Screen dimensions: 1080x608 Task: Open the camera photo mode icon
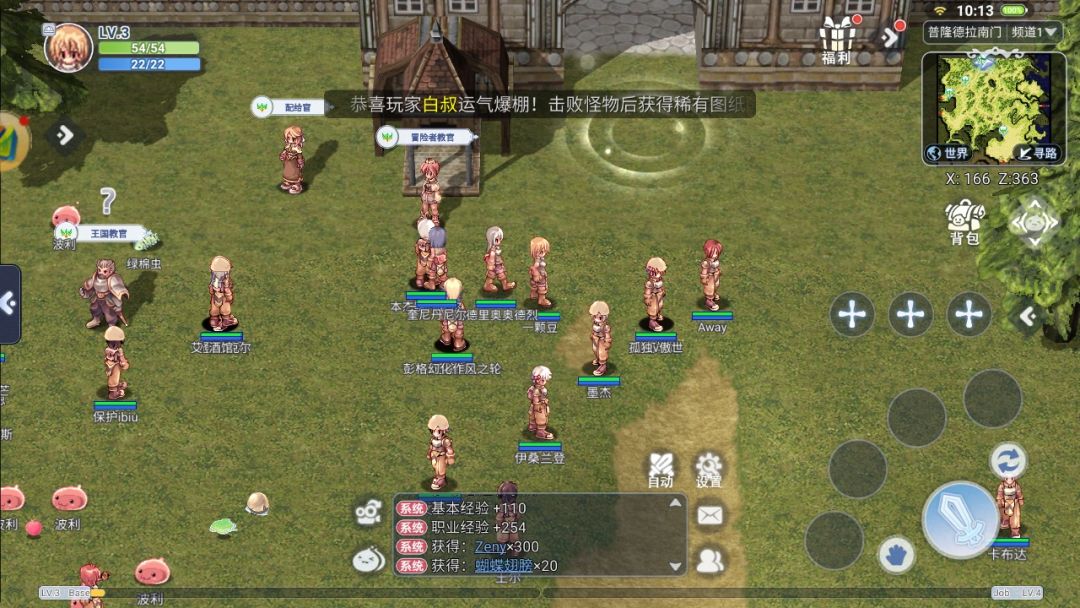point(368,514)
